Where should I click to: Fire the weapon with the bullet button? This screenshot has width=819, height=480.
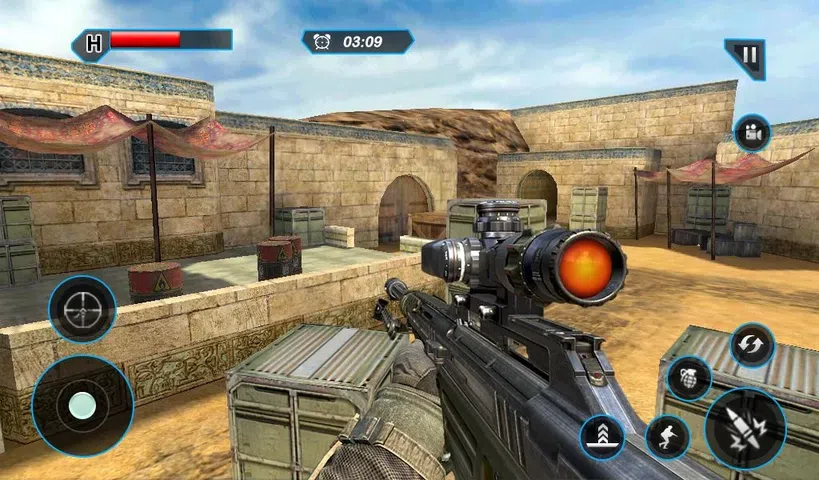(x=745, y=429)
